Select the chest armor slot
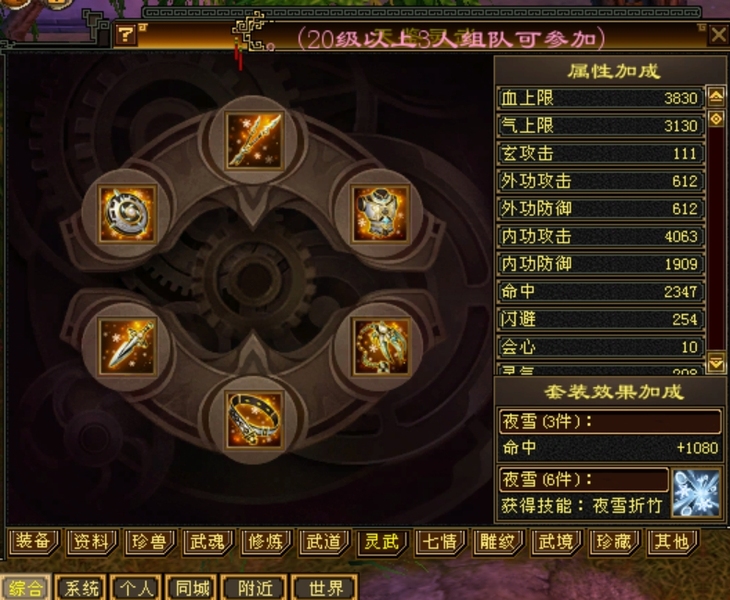This screenshot has width=730, height=600. [380, 213]
